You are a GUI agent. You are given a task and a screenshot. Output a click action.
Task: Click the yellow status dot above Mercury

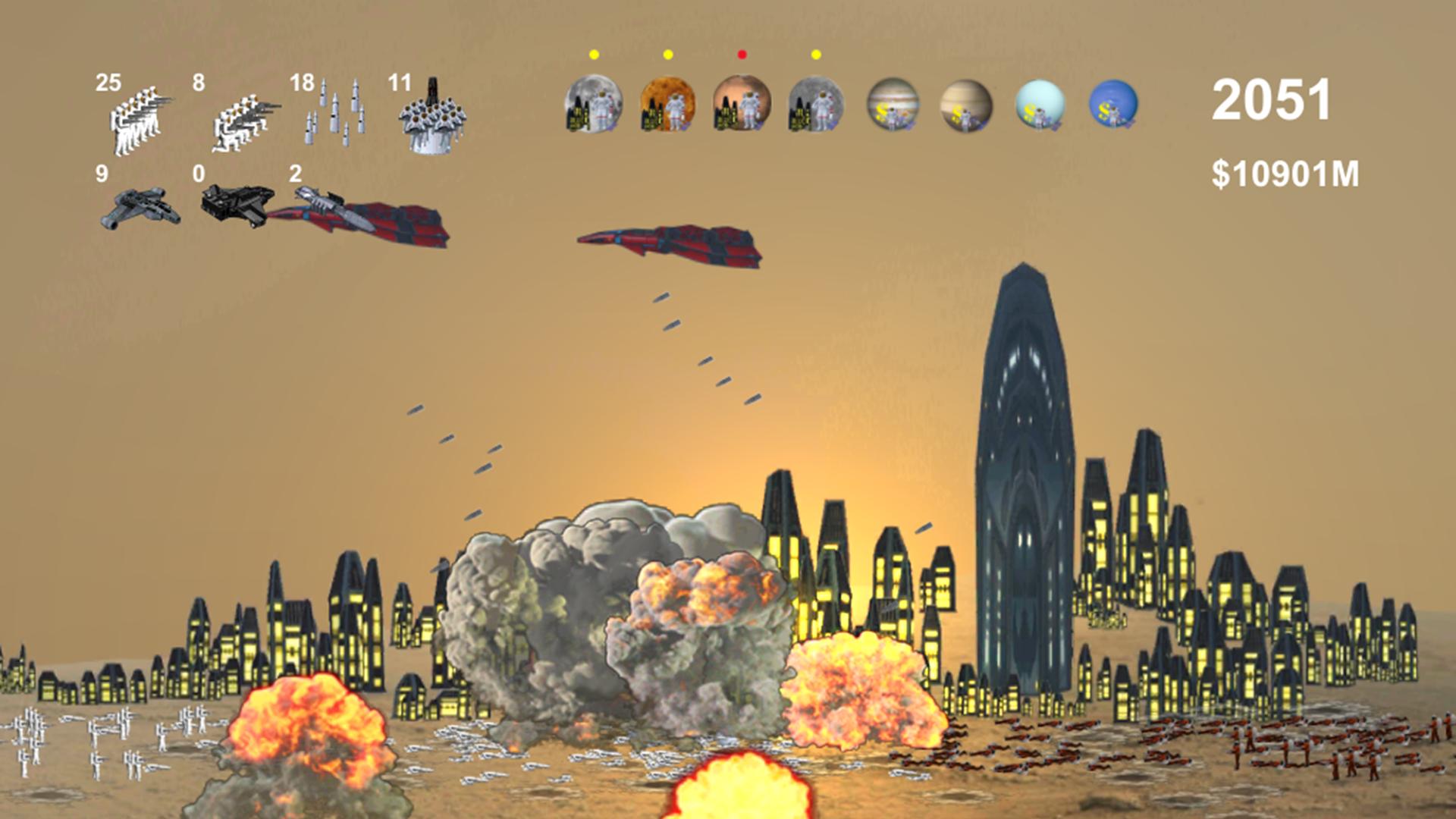pos(816,53)
